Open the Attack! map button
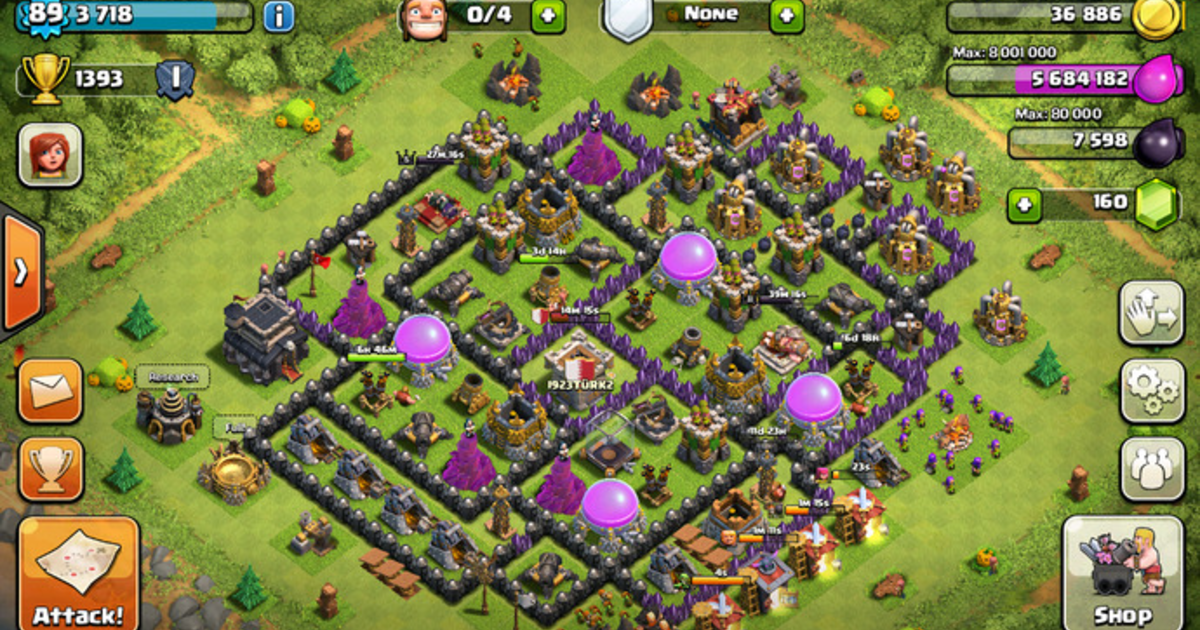 pyautogui.click(x=78, y=573)
